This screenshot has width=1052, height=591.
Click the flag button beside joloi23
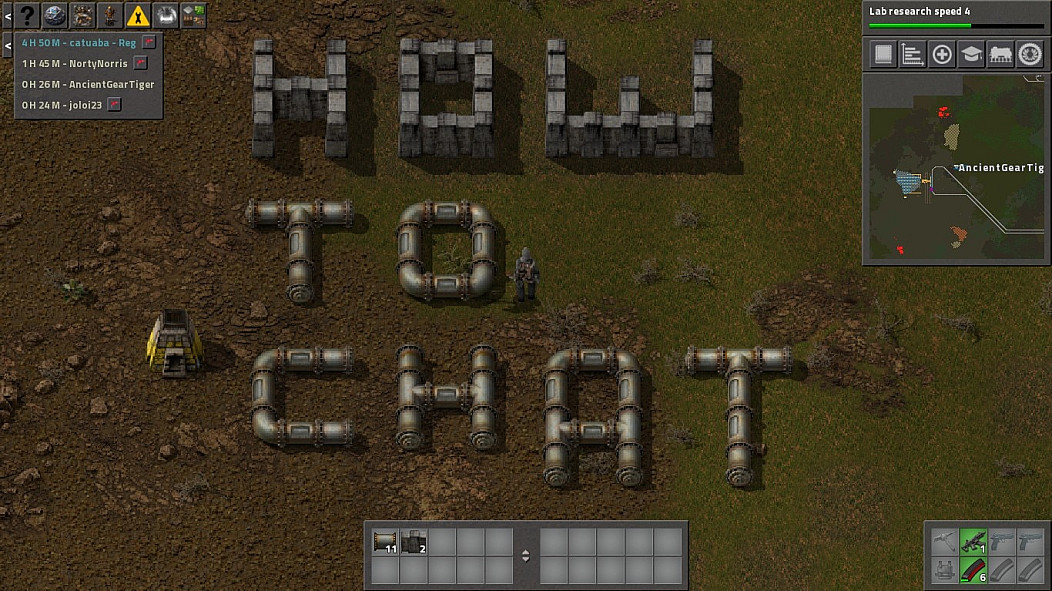coord(115,104)
